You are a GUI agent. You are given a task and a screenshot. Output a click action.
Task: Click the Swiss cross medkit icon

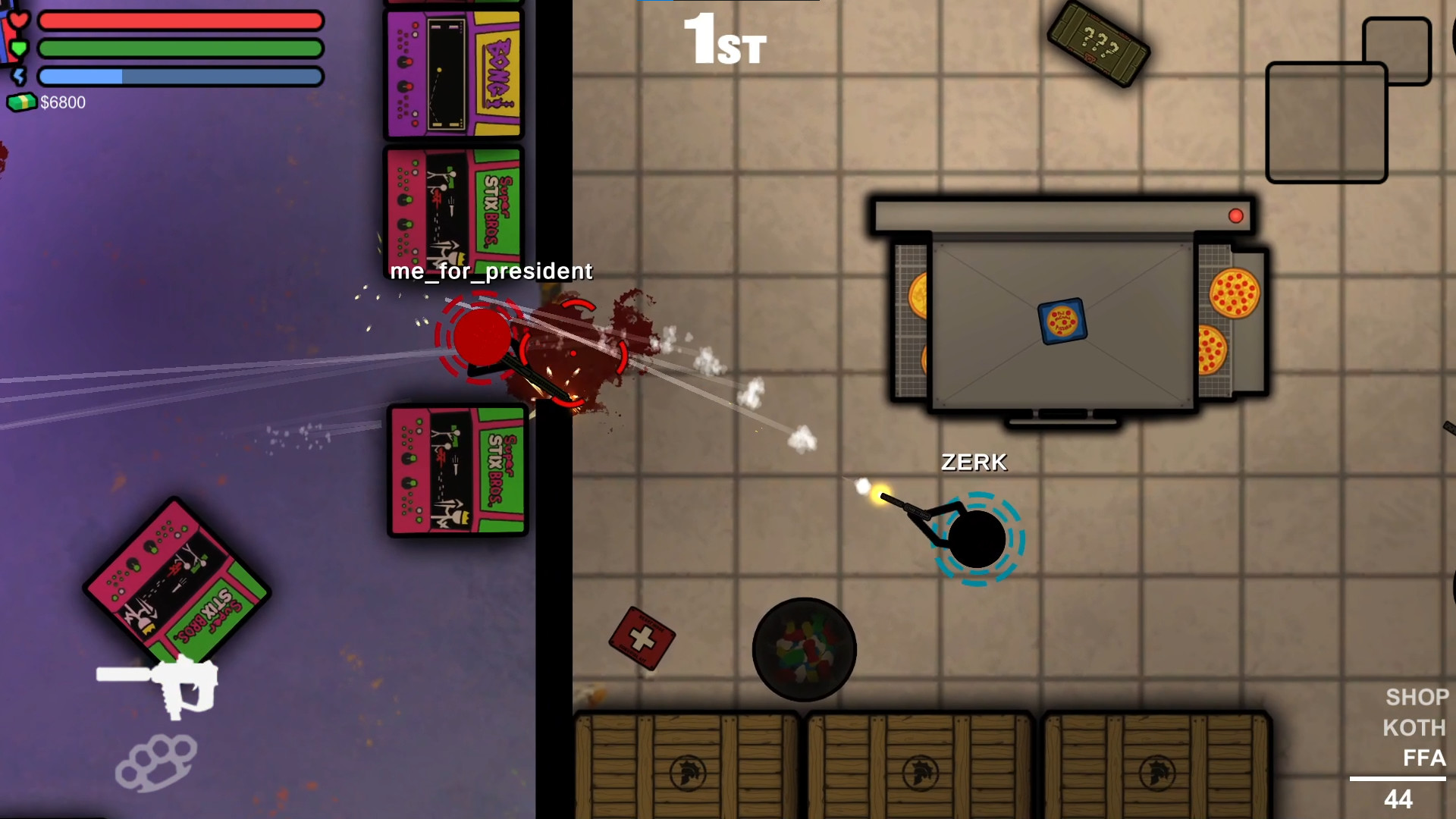(x=643, y=639)
